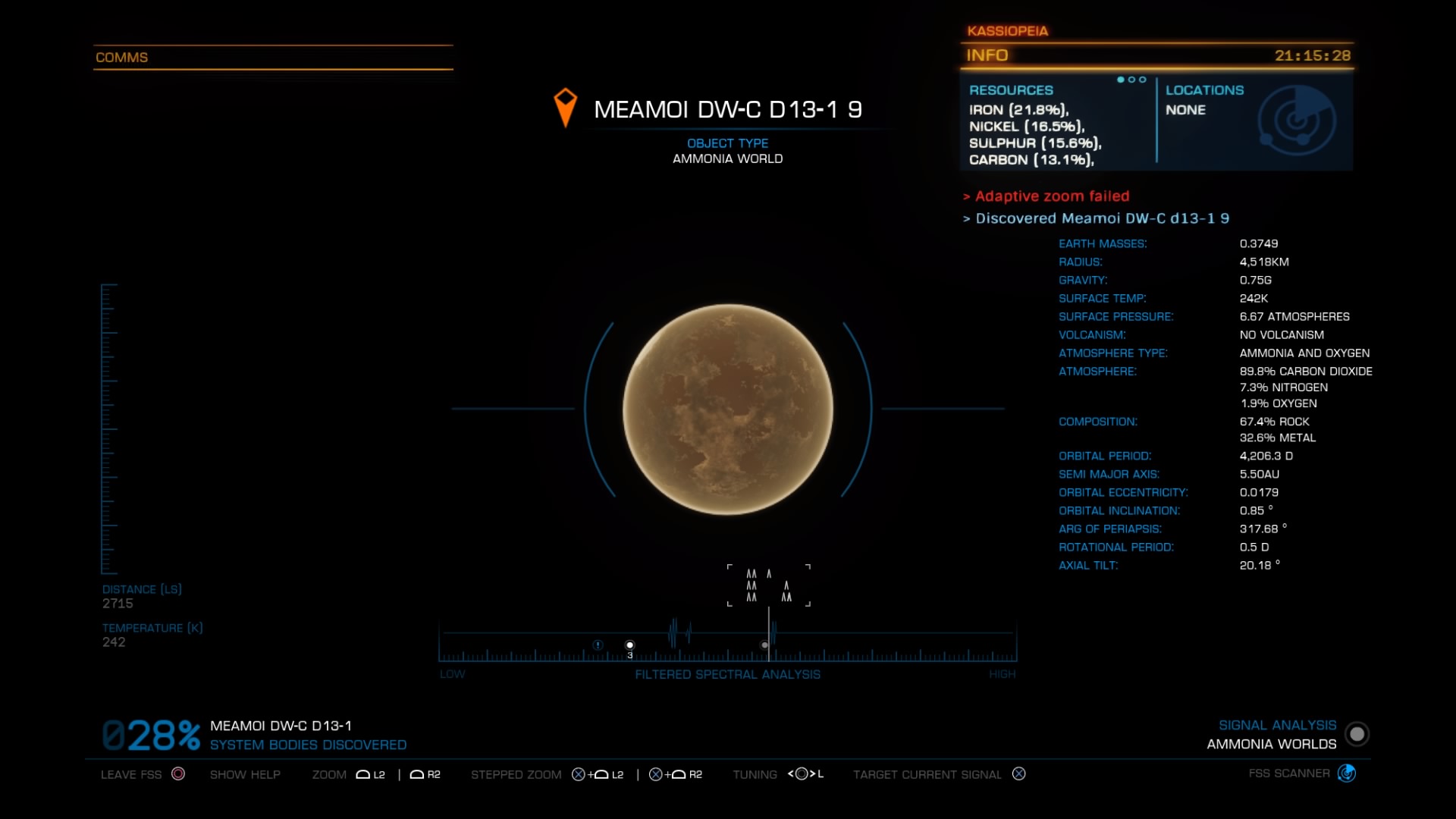Select the signal marker labeled 3 on the spectrum
The width and height of the screenshot is (1456, 819).
click(x=629, y=645)
